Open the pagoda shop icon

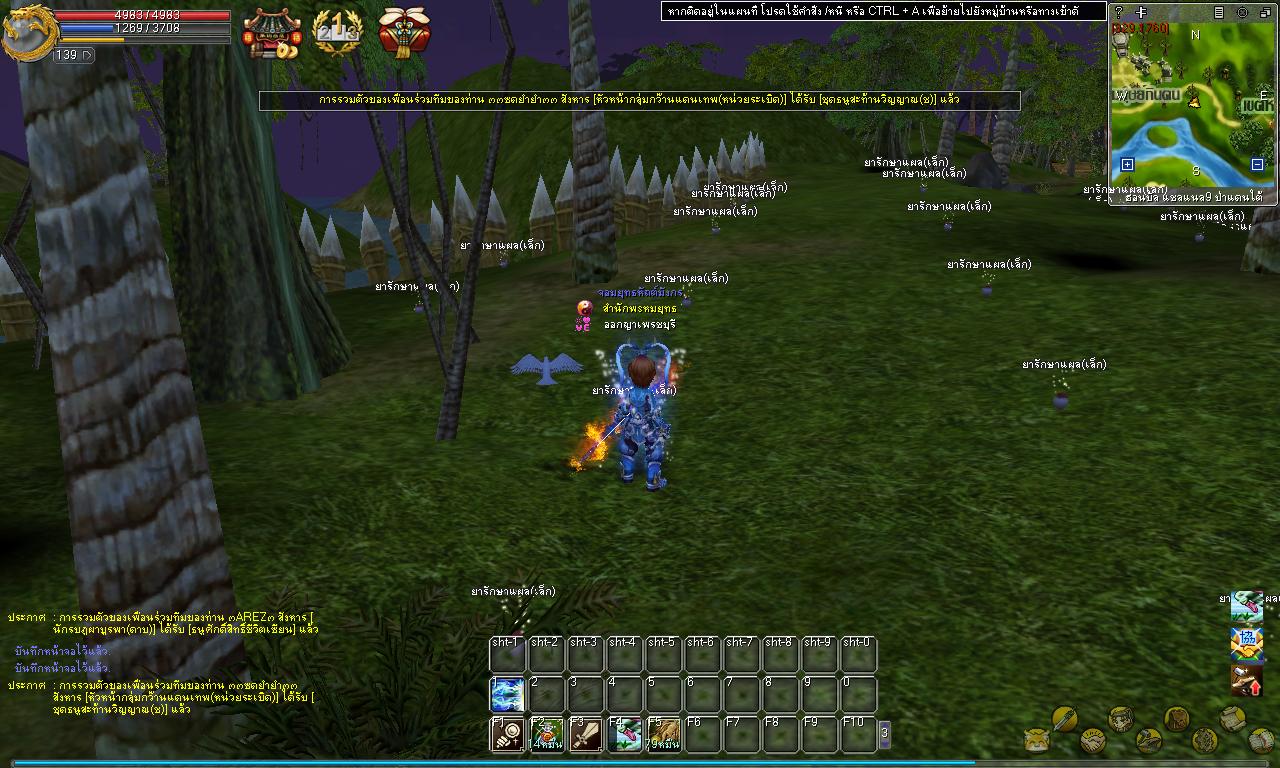pos(271,32)
